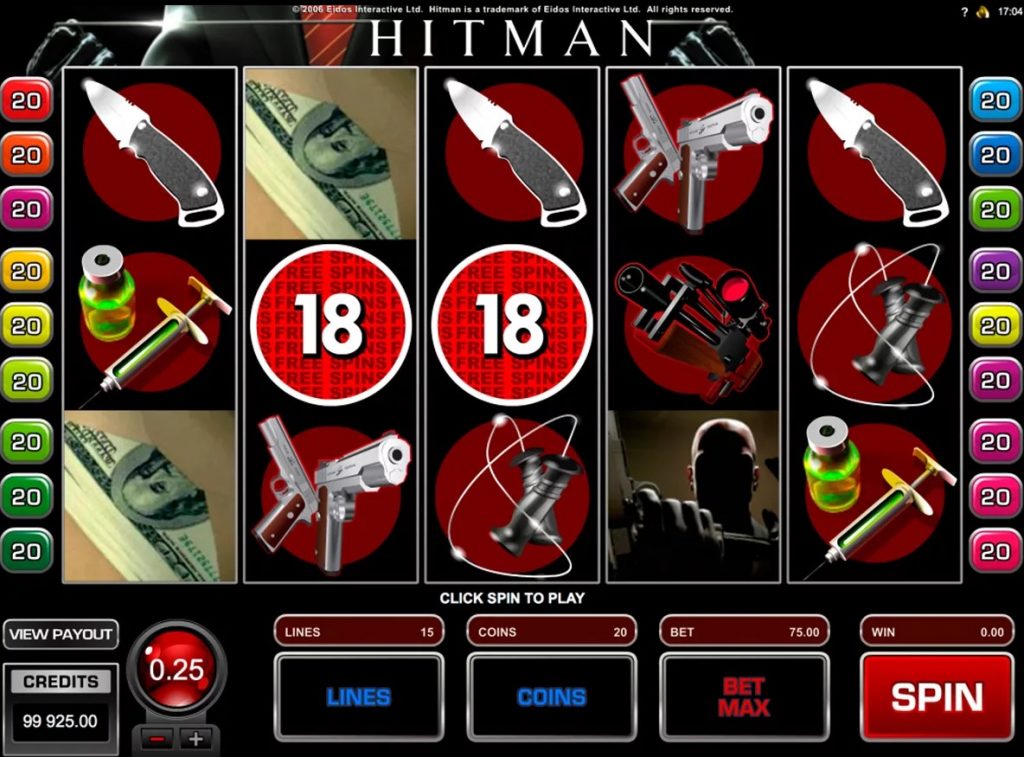Image resolution: width=1024 pixels, height=757 pixels.
Task: Toggle sound with the yellow speaker icon
Action: [982, 12]
